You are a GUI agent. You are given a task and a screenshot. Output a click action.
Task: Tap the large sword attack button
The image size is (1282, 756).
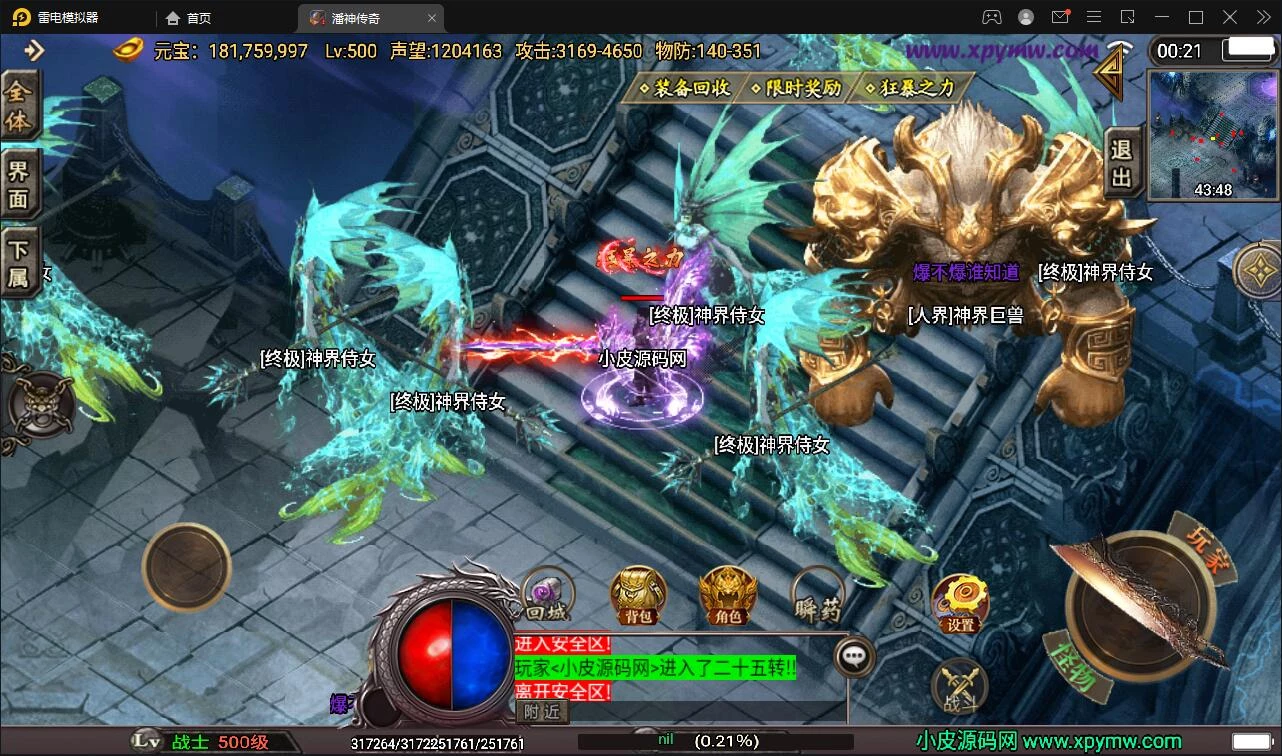coord(1140,605)
